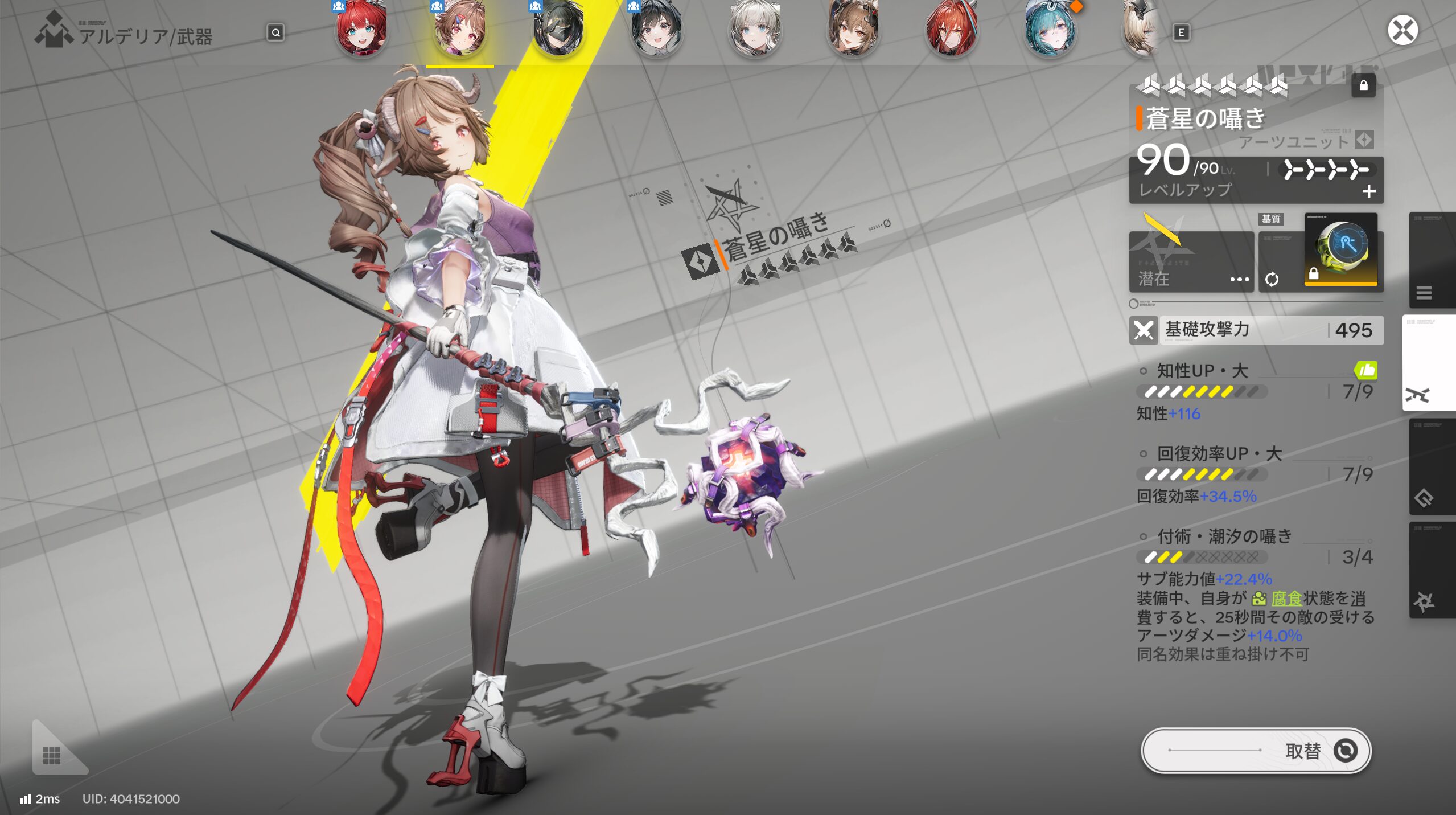Switch to the teal-haired operator portrait
The width and height of the screenshot is (1456, 815).
click(1050, 28)
